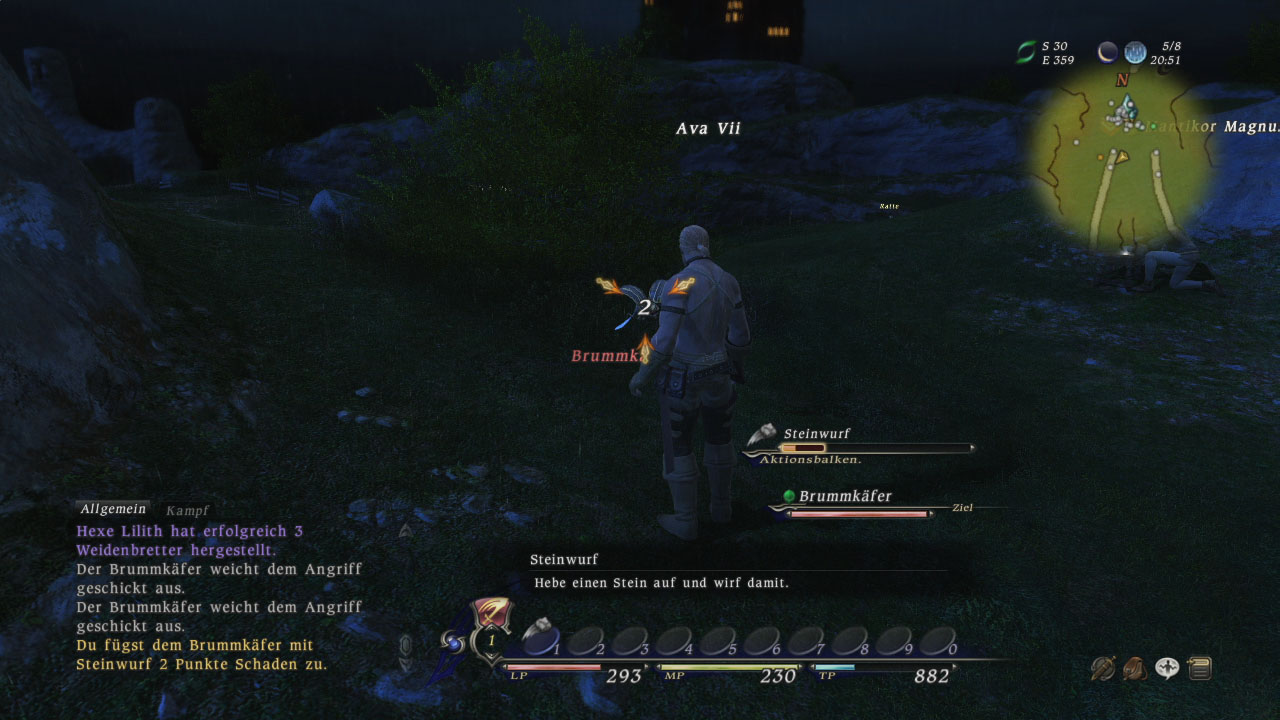Toggle the blue orb beside the hotbar emblem

454,640
